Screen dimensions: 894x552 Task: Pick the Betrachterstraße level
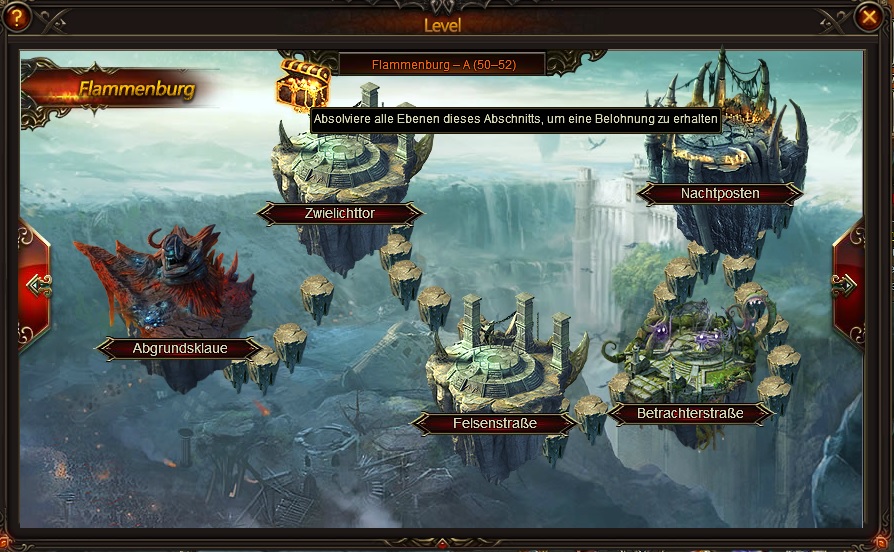[690, 412]
